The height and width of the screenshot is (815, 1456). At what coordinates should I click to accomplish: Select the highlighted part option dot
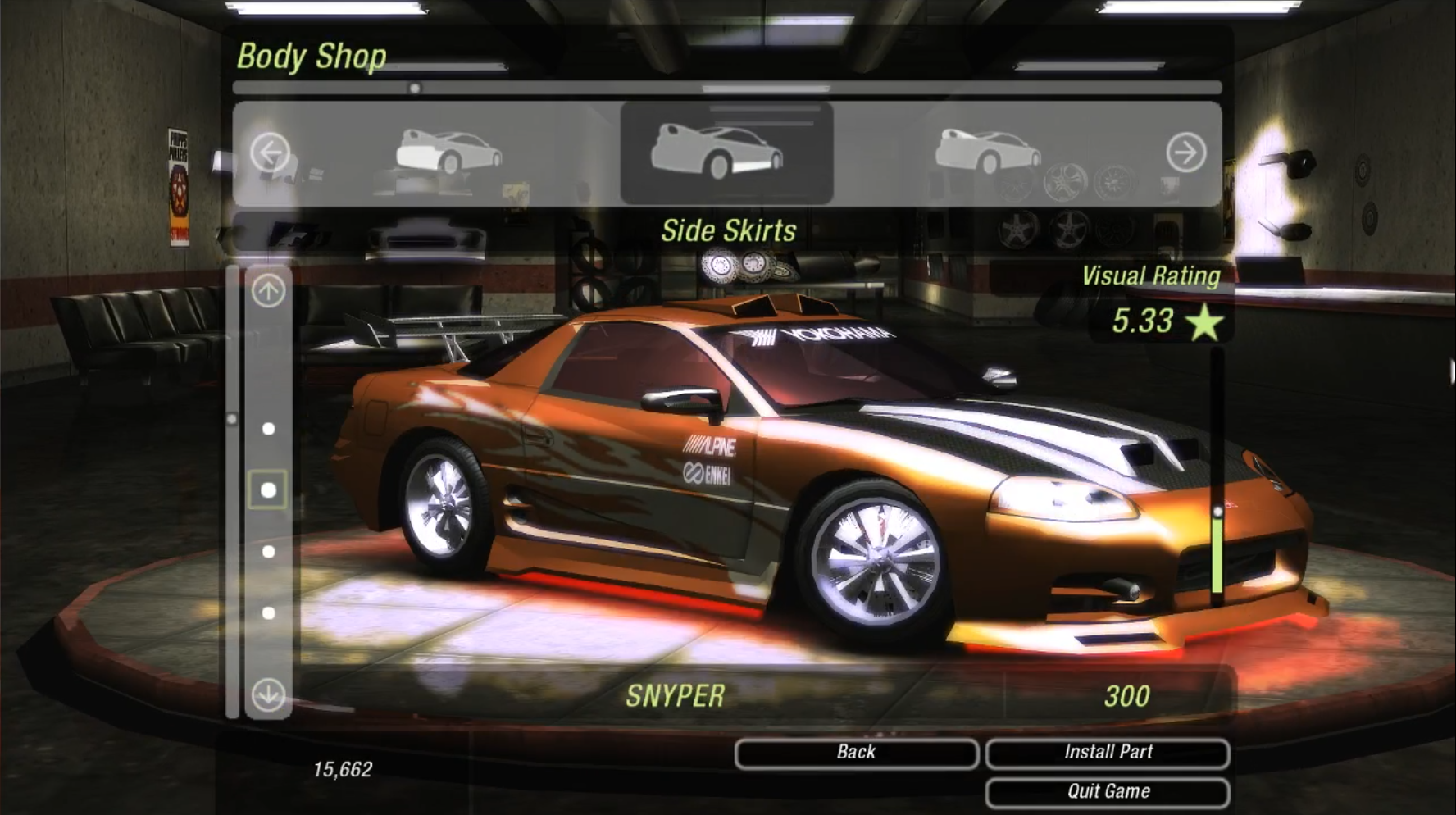pos(268,490)
